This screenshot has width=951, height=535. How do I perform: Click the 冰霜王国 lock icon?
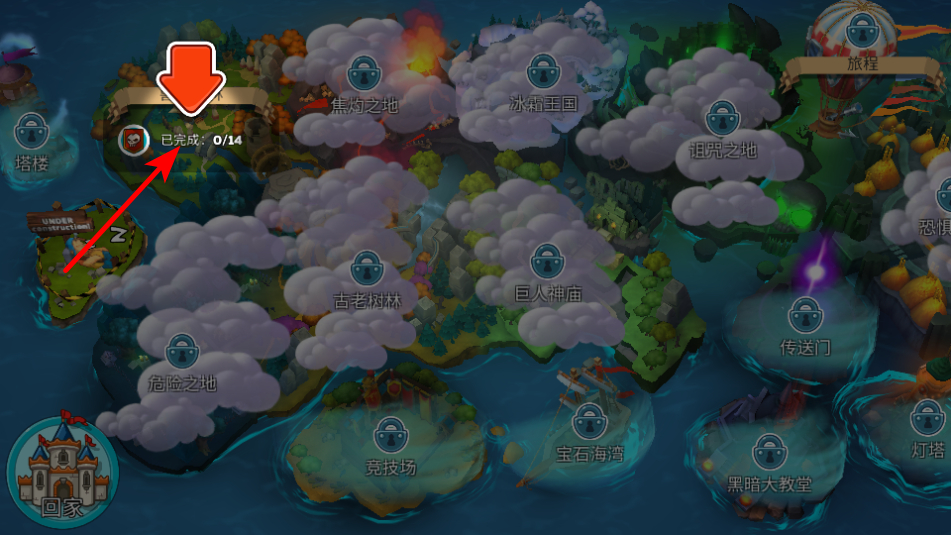tap(544, 71)
